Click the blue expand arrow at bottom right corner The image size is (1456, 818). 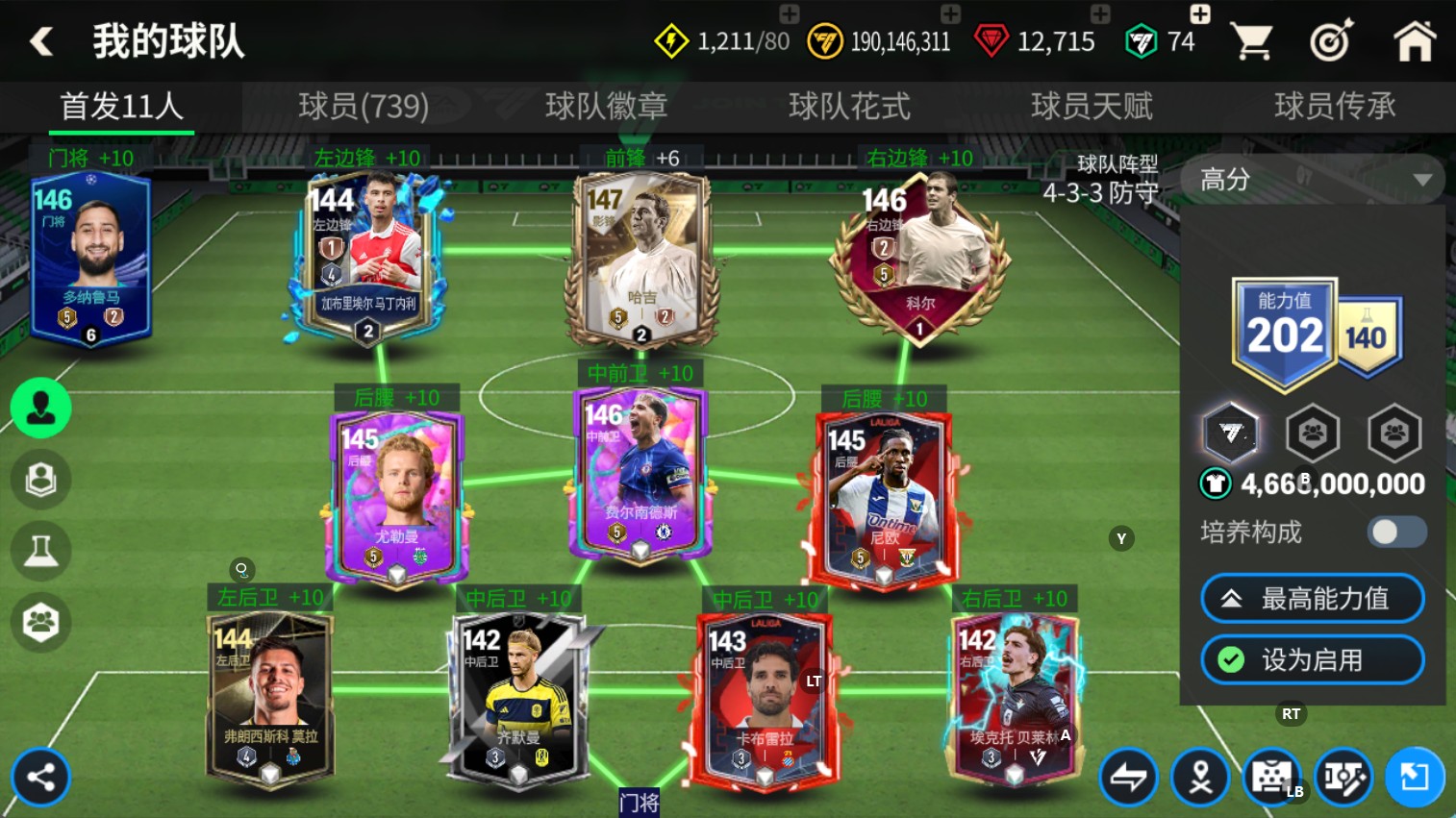click(x=1414, y=777)
